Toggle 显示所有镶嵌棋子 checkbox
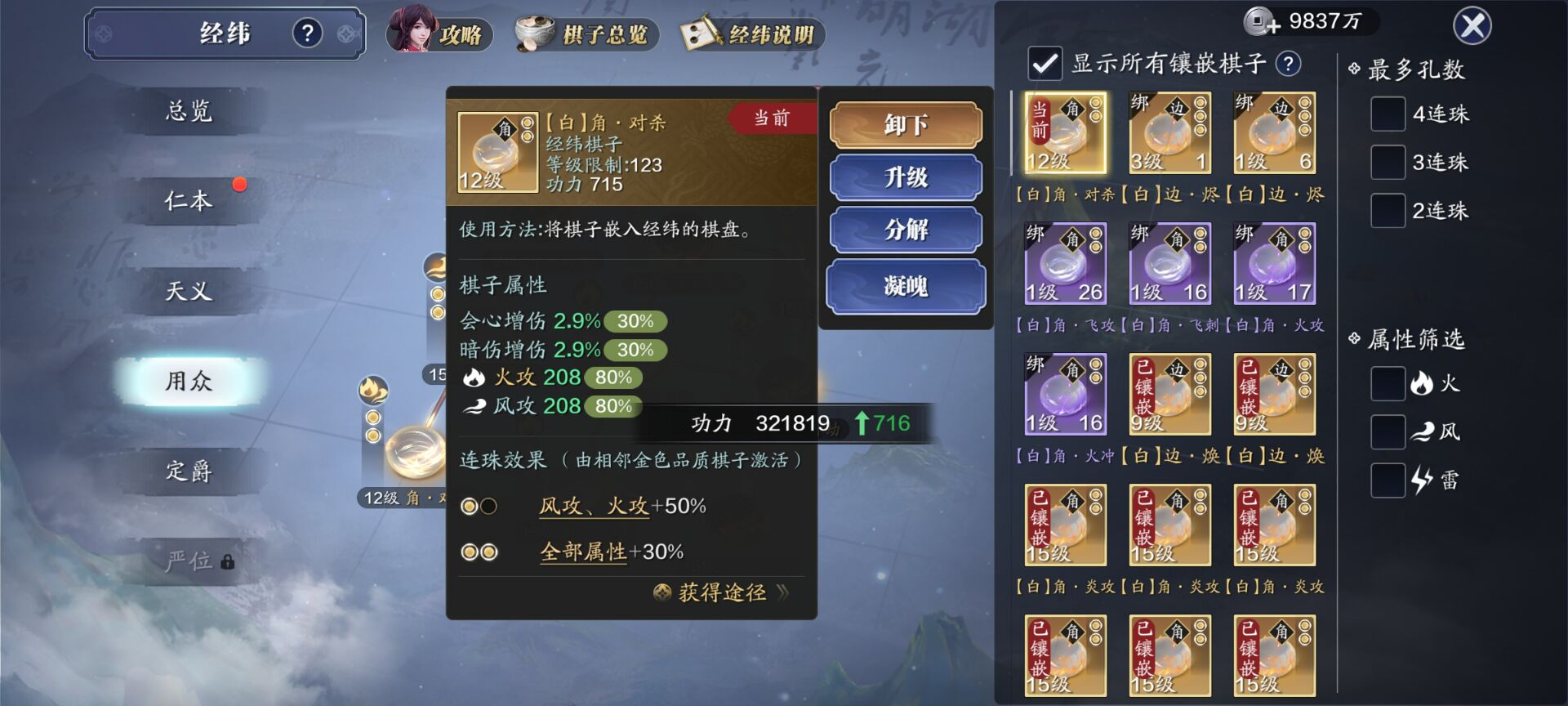 [x=1045, y=64]
